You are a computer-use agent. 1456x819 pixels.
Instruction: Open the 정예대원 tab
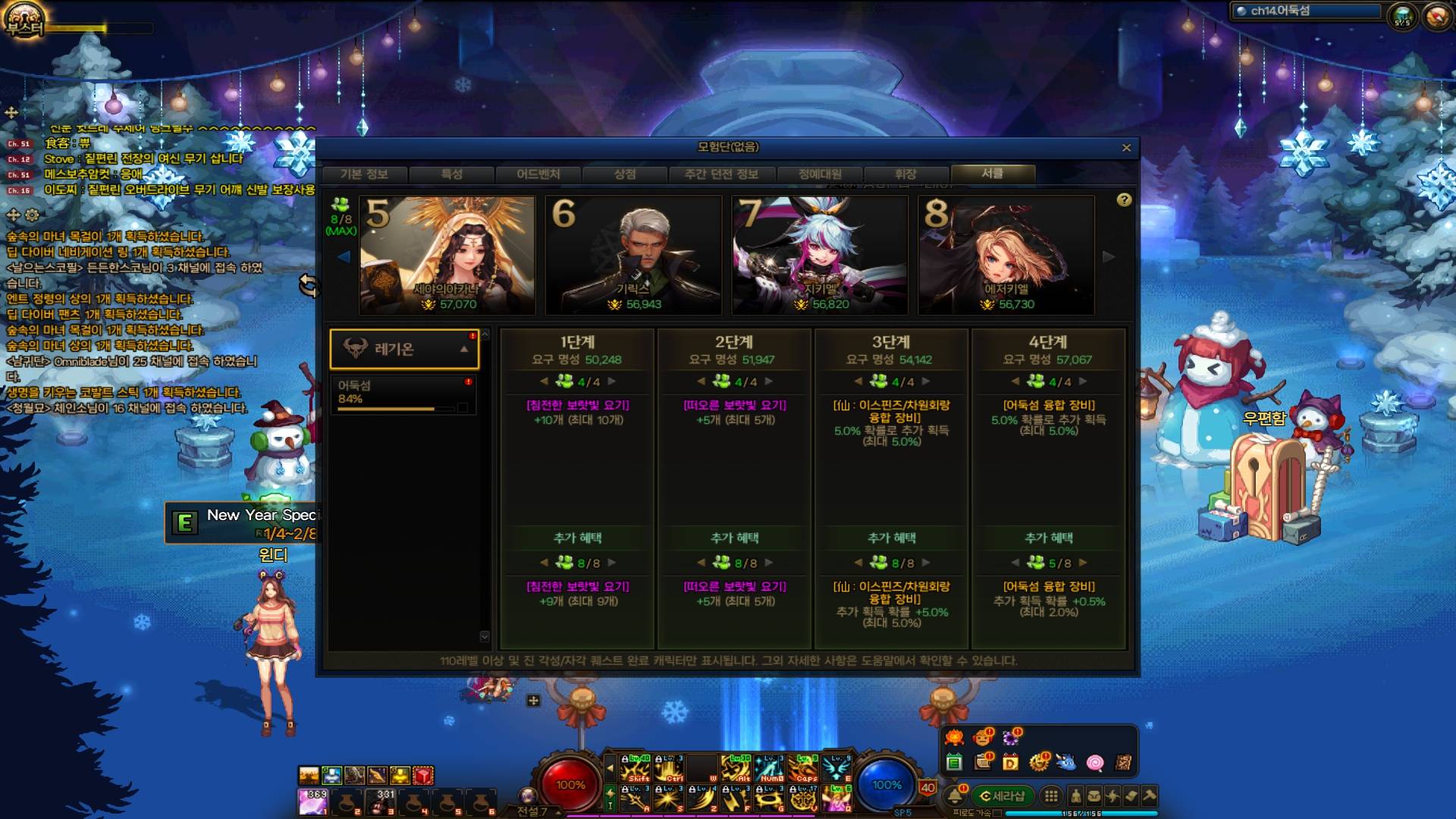point(820,174)
